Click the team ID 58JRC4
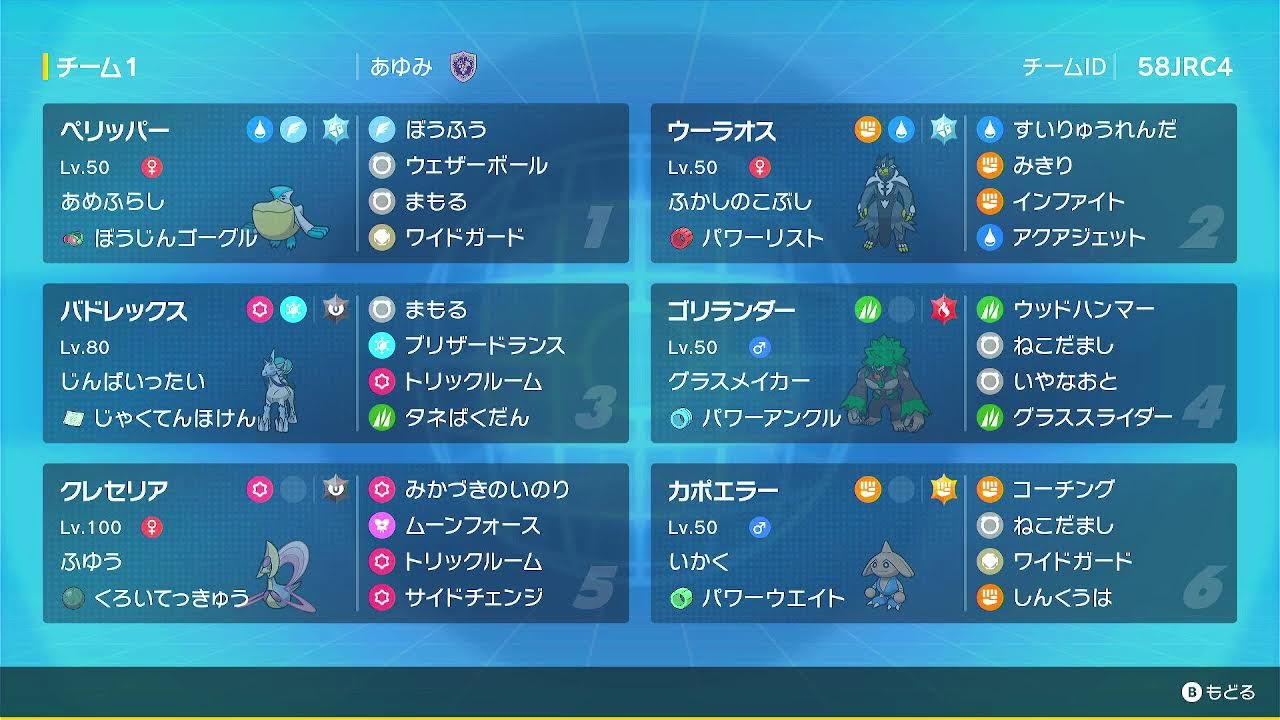The width and height of the screenshot is (1280, 720). pyautogui.click(x=1184, y=65)
